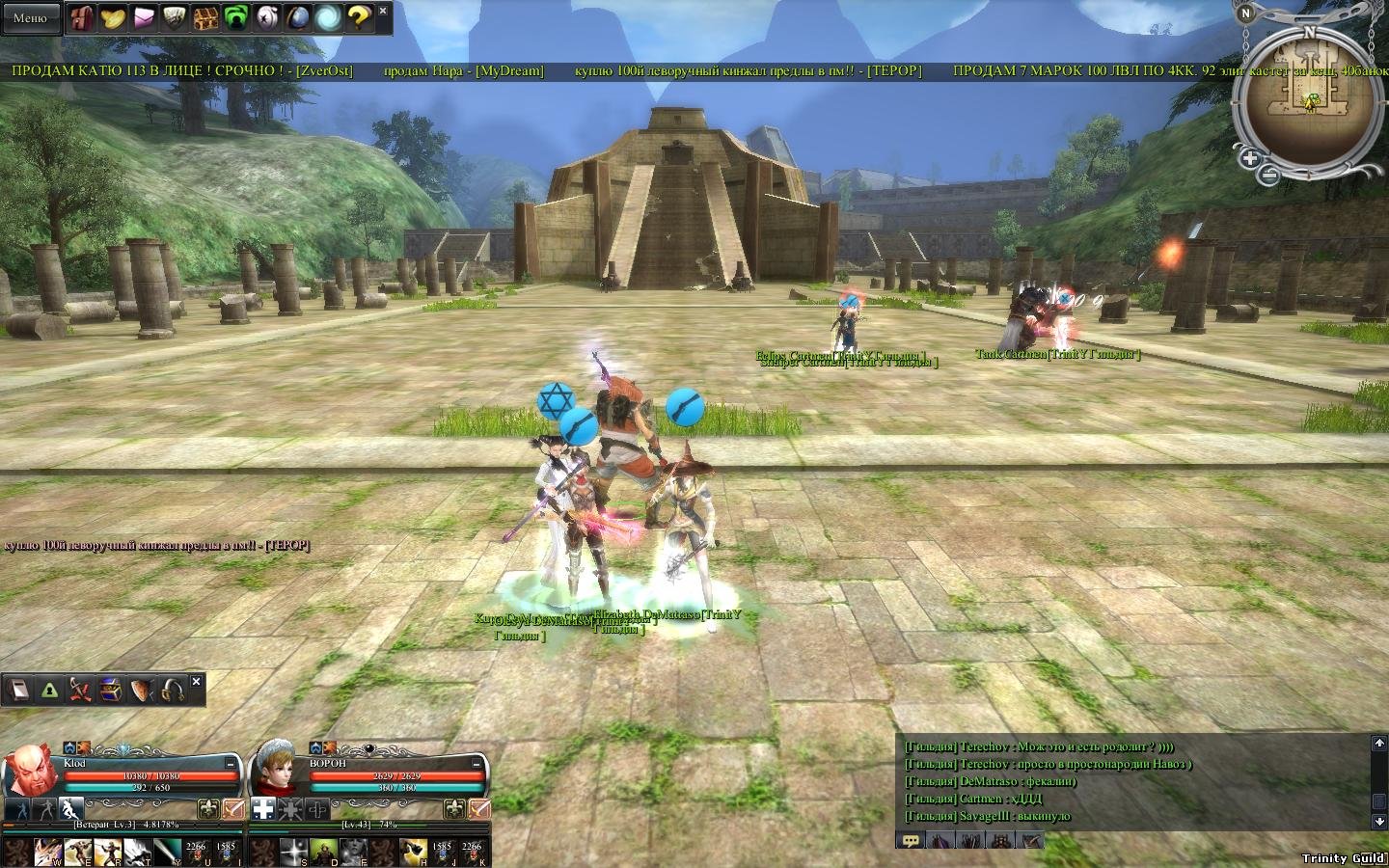The image size is (1389, 868).
Task: Open the Меню button
Action: click(x=30, y=17)
